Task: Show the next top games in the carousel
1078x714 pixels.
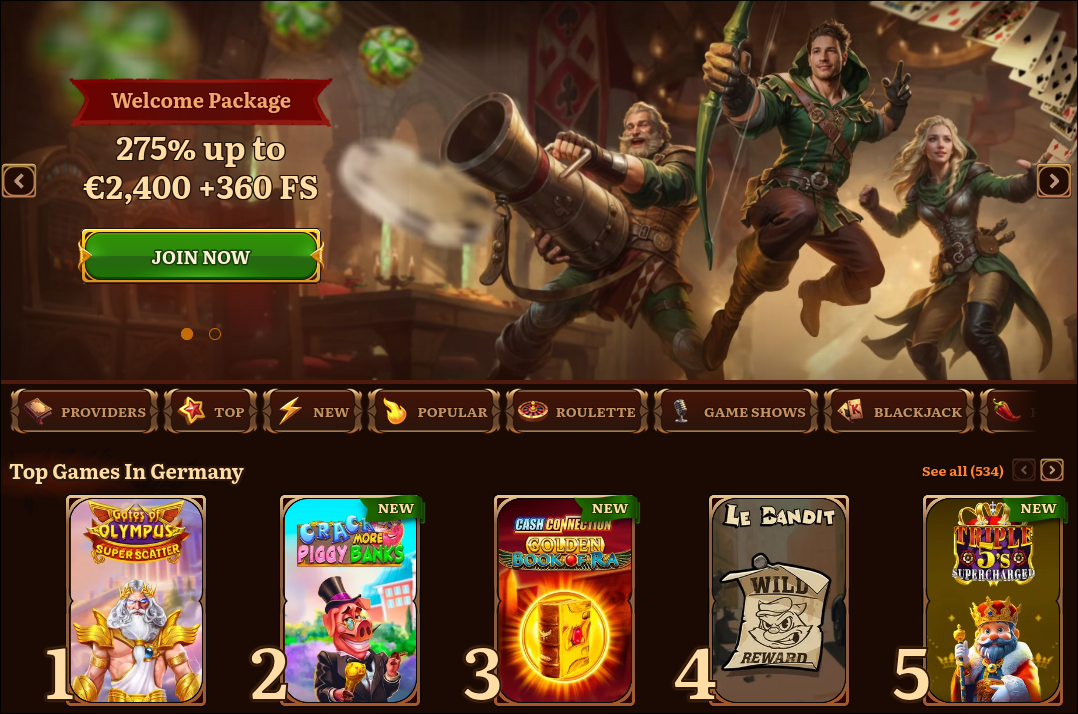Action: click(1052, 470)
